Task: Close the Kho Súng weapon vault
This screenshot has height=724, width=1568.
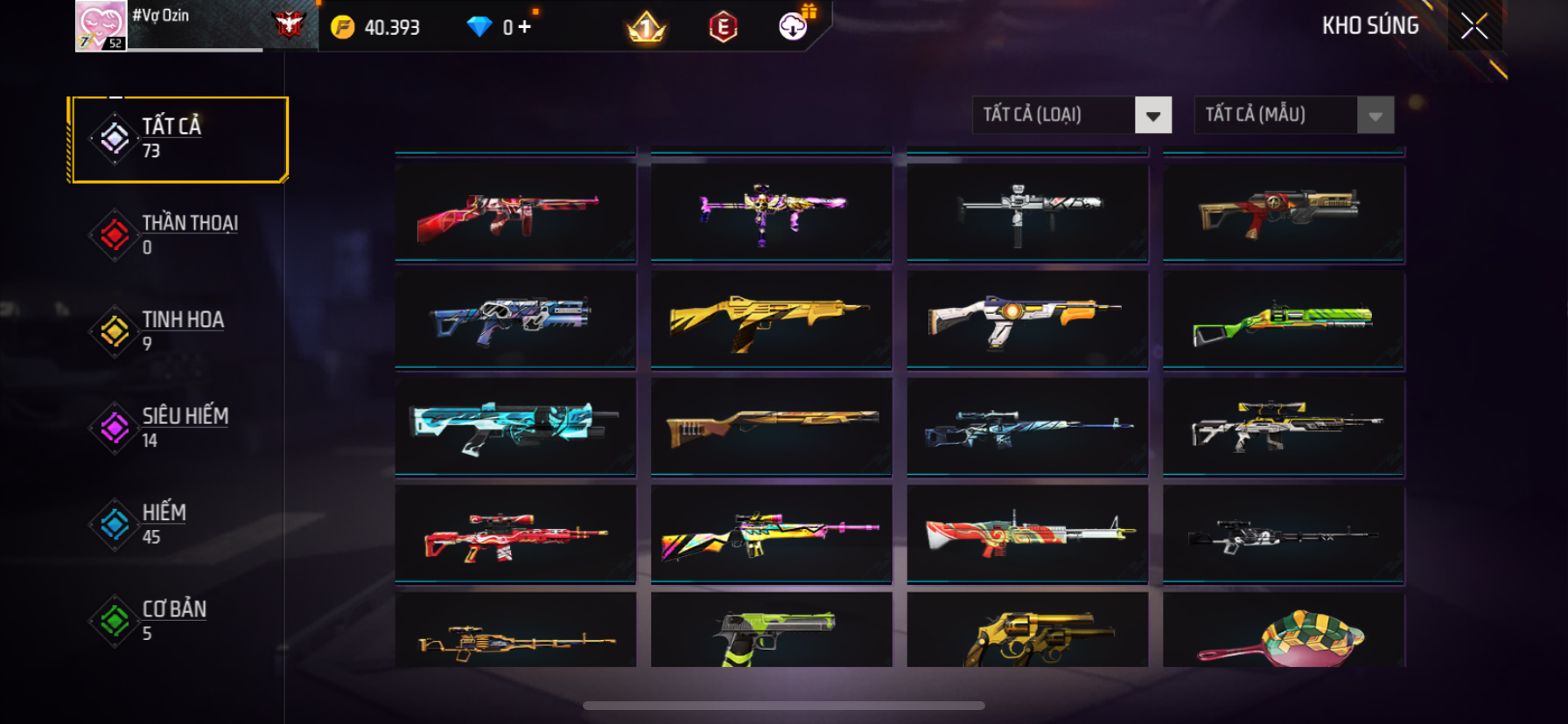Action: 1474,26
